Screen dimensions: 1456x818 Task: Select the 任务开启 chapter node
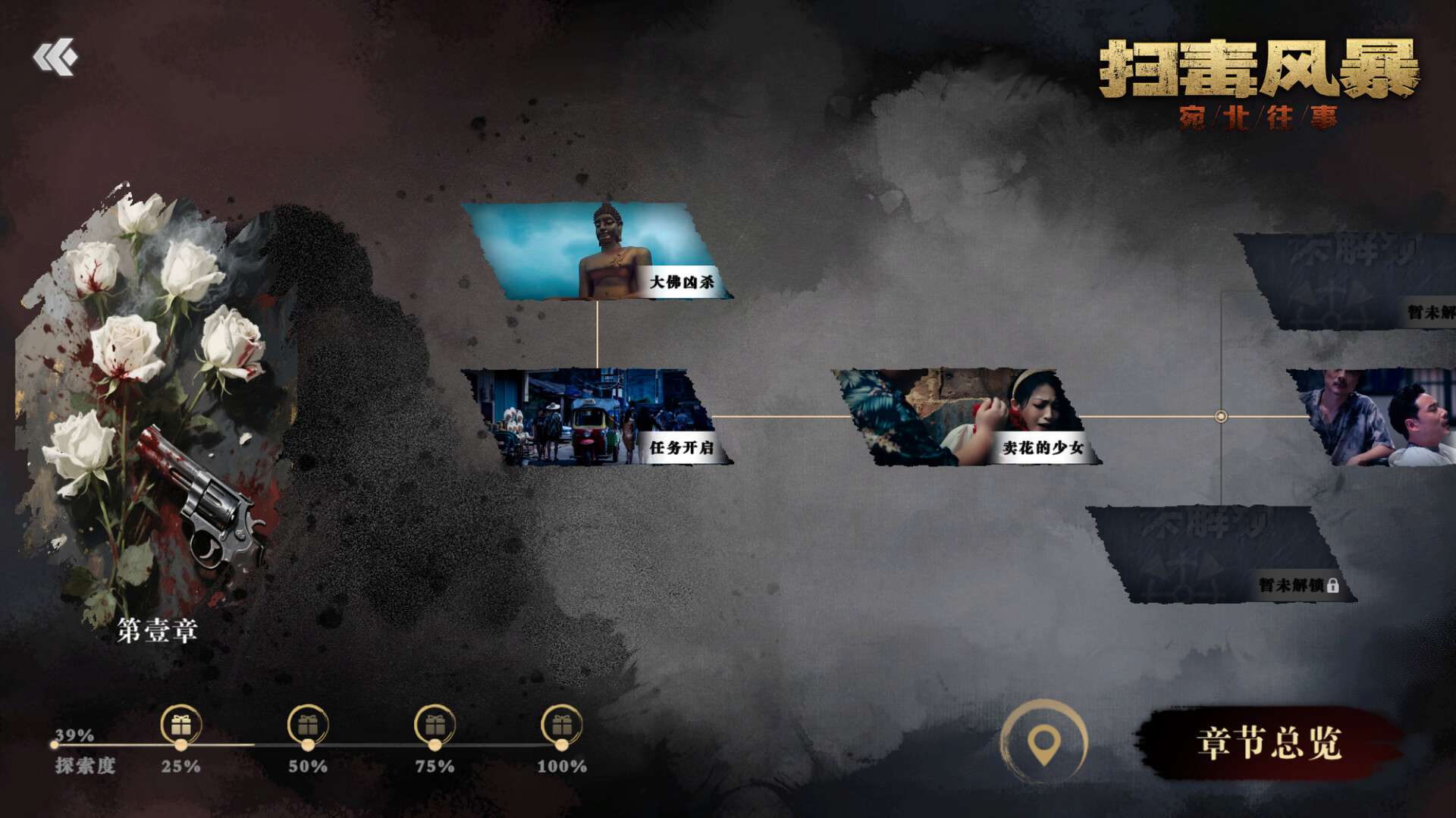[598, 417]
